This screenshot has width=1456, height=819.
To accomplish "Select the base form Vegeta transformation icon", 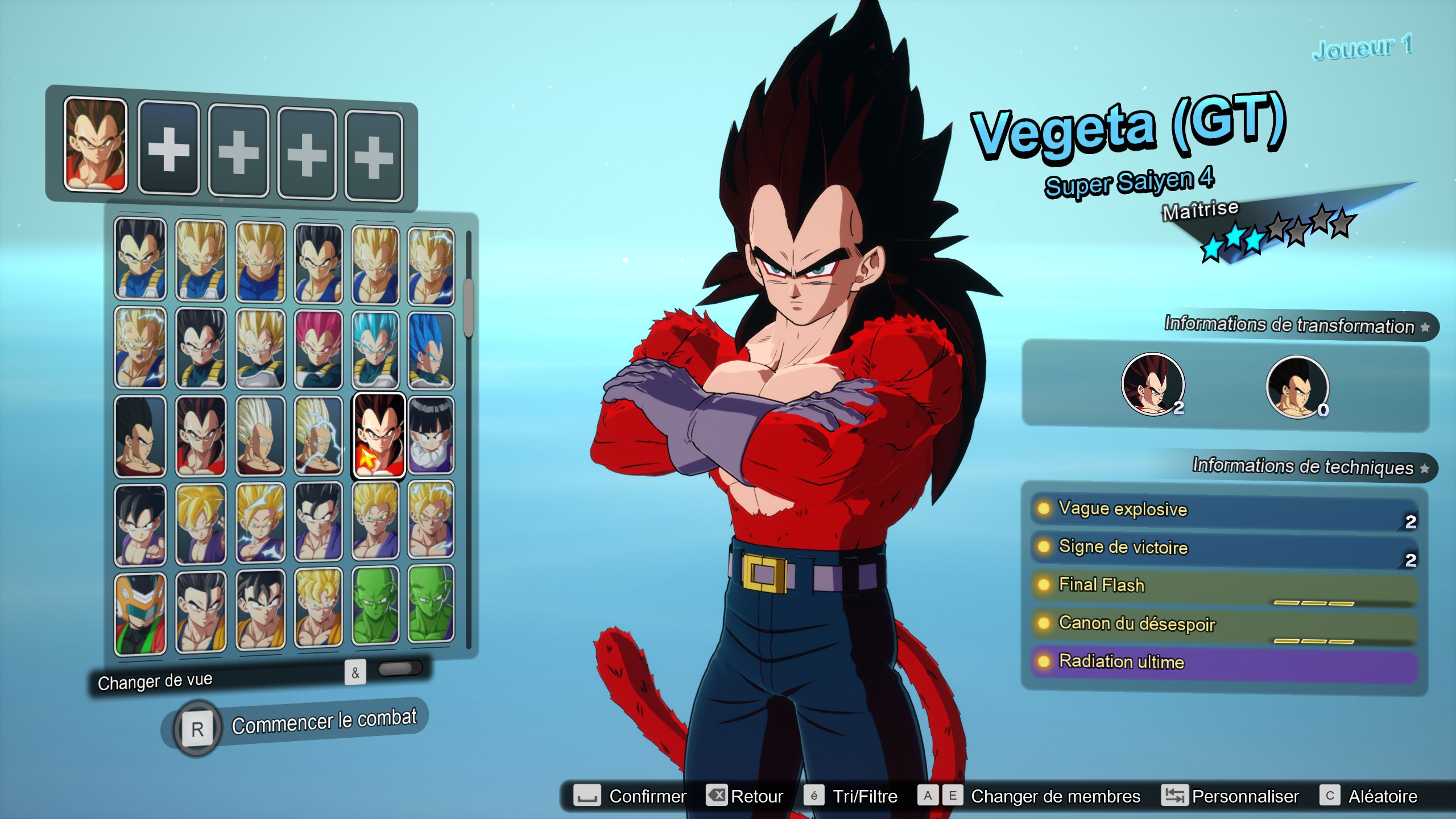I will coord(1297,386).
